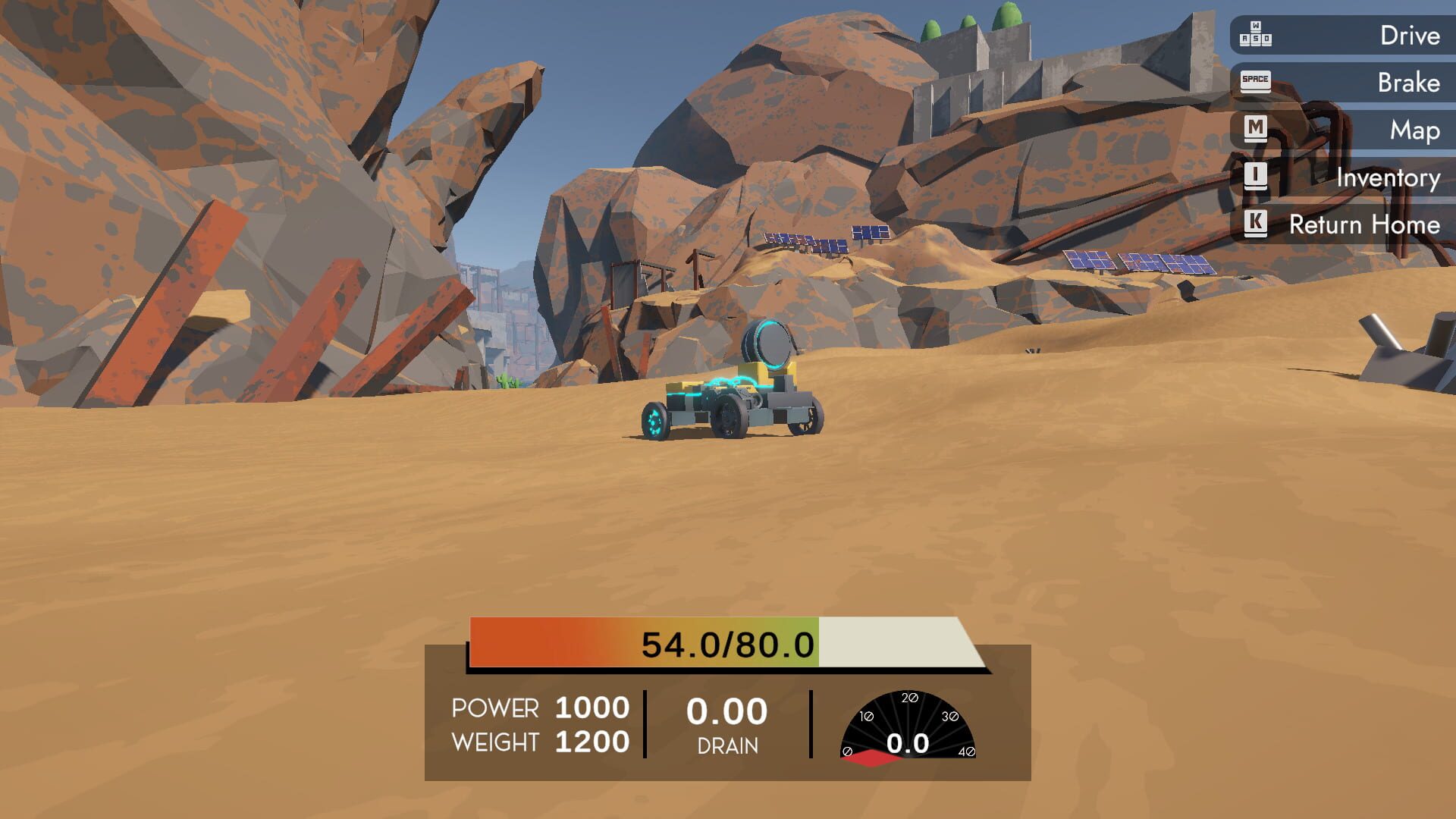The width and height of the screenshot is (1456, 819).
Task: Click the 54.0/80.0 energy bar
Action: click(x=728, y=644)
